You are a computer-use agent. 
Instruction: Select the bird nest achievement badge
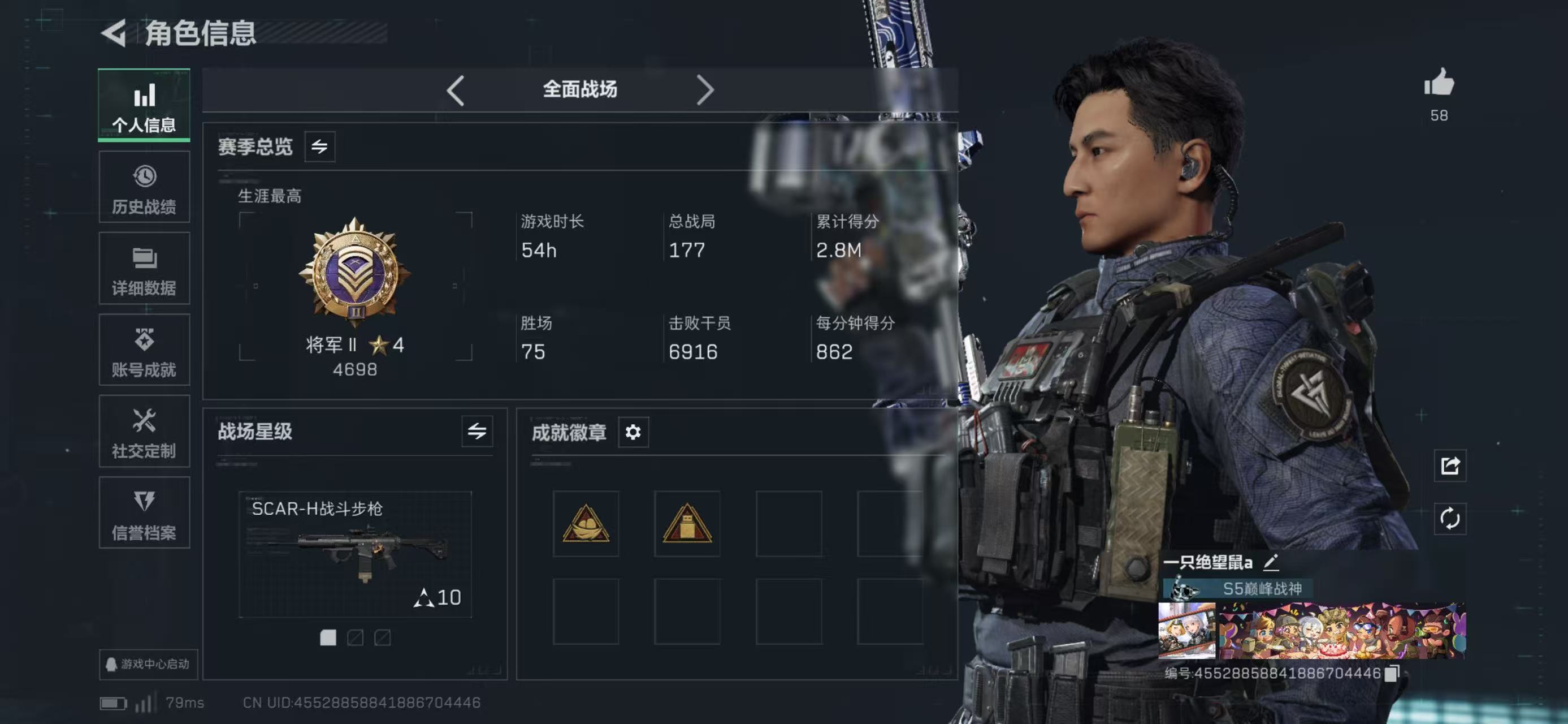(x=586, y=524)
